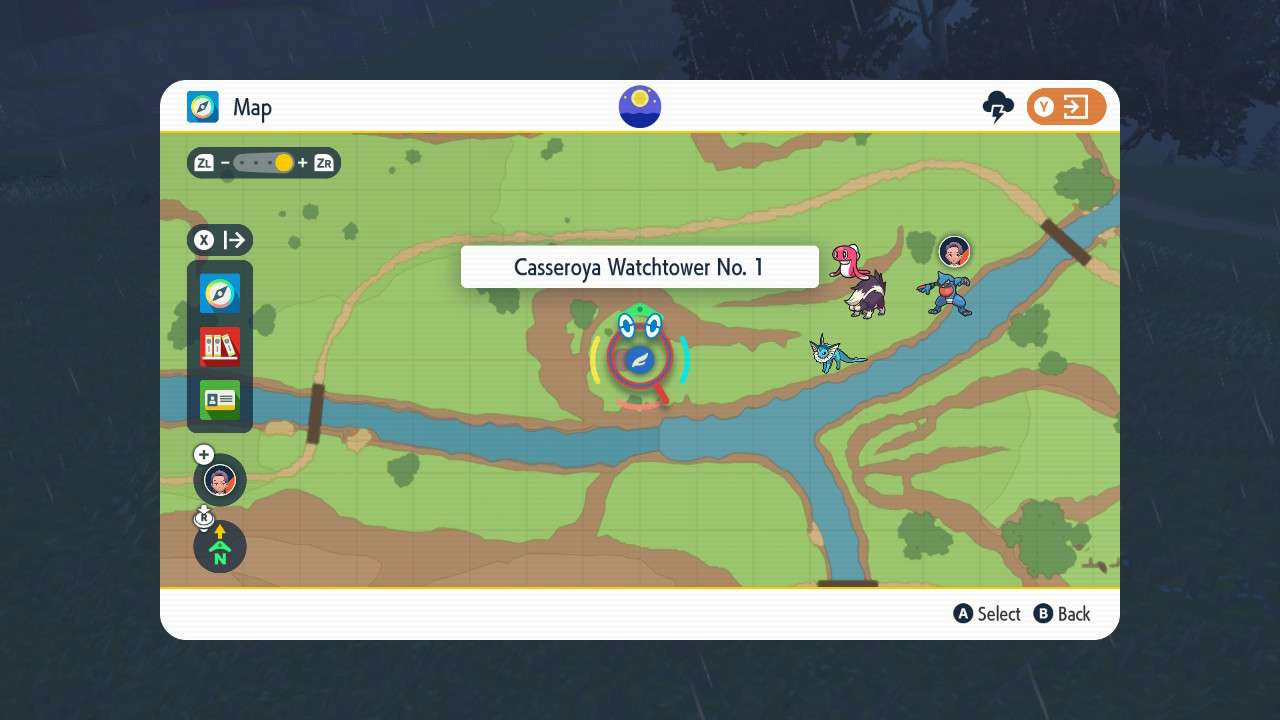Screen dimensions: 1280x720
Task: Toggle map rotation with the K control
Action: tap(204, 517)
